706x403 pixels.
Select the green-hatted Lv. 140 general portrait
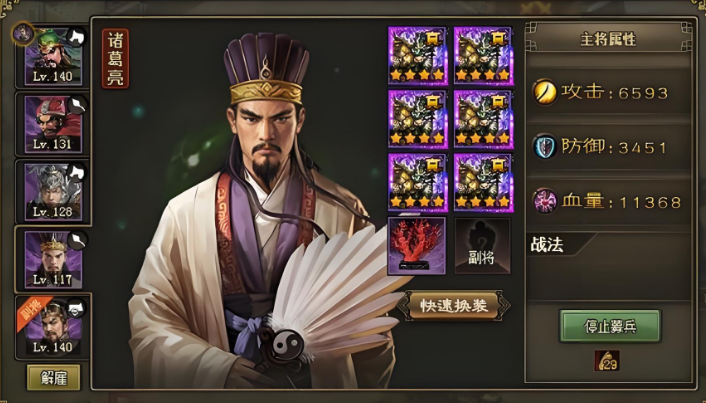pyautogui.click(x=52, y=55)
